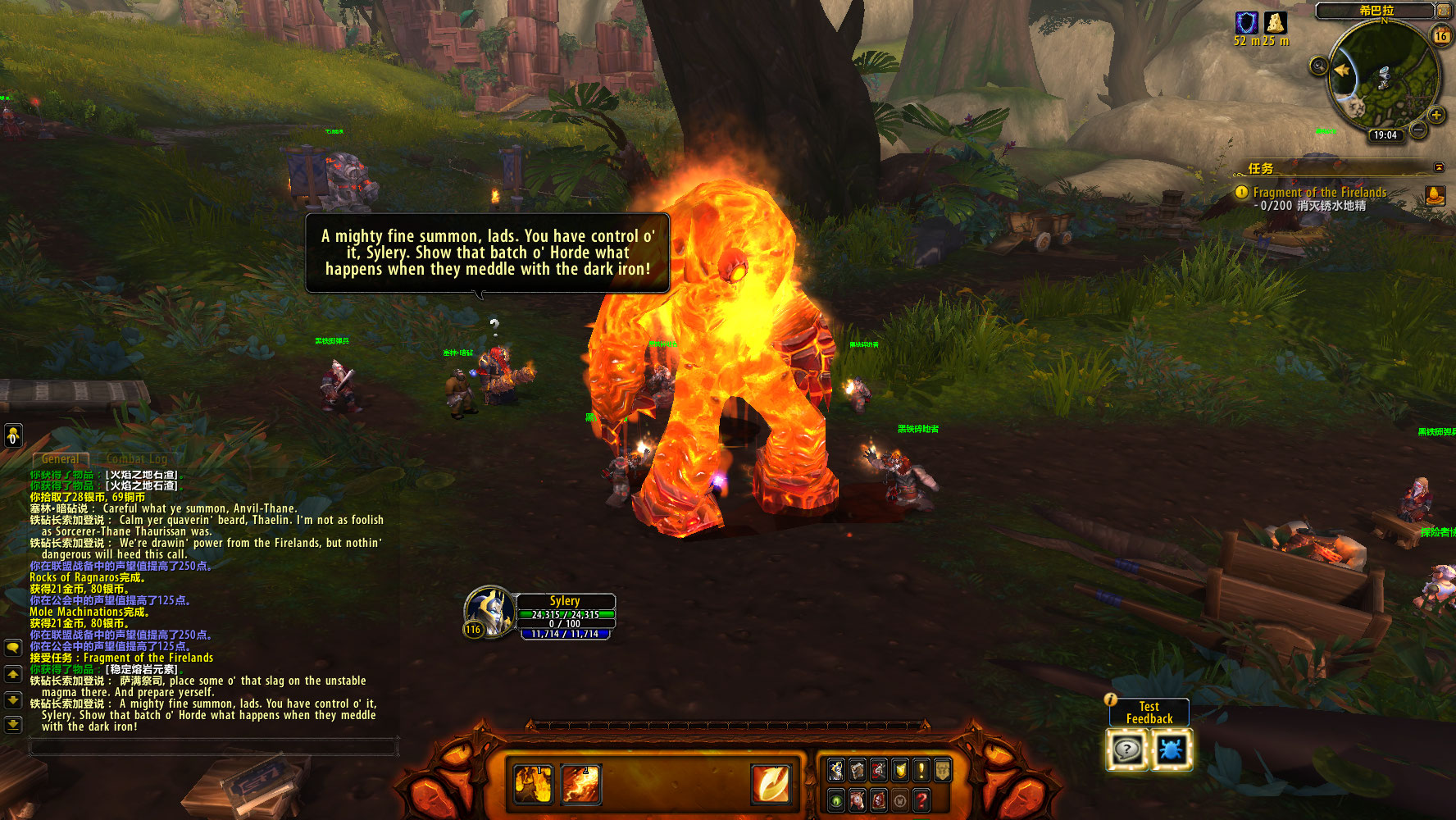Open the world map button beside zone name
The height and width of the screenshot is (820, 1456).
point(1444,11)
